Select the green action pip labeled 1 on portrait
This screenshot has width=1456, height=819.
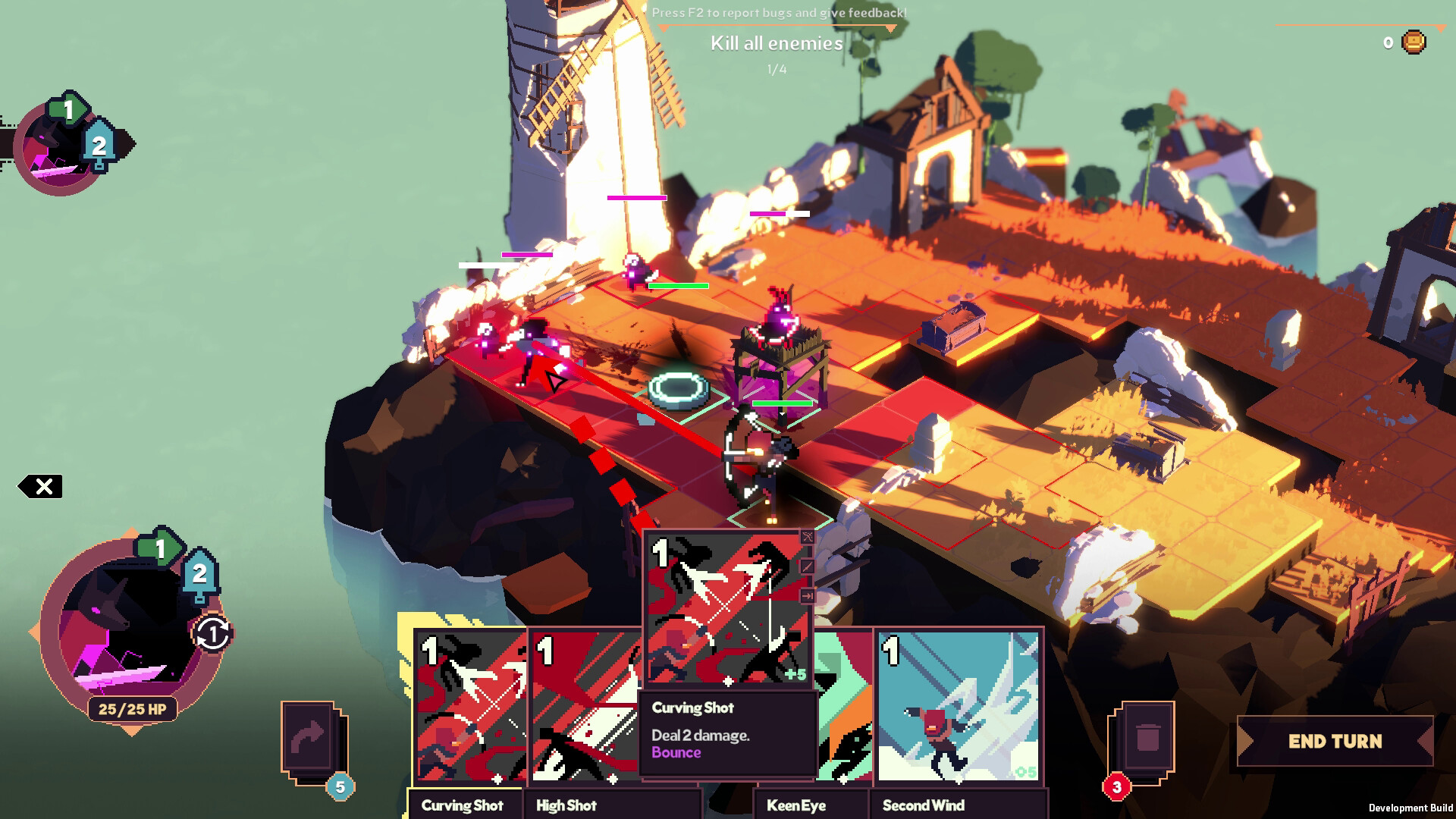pos(159,547)
